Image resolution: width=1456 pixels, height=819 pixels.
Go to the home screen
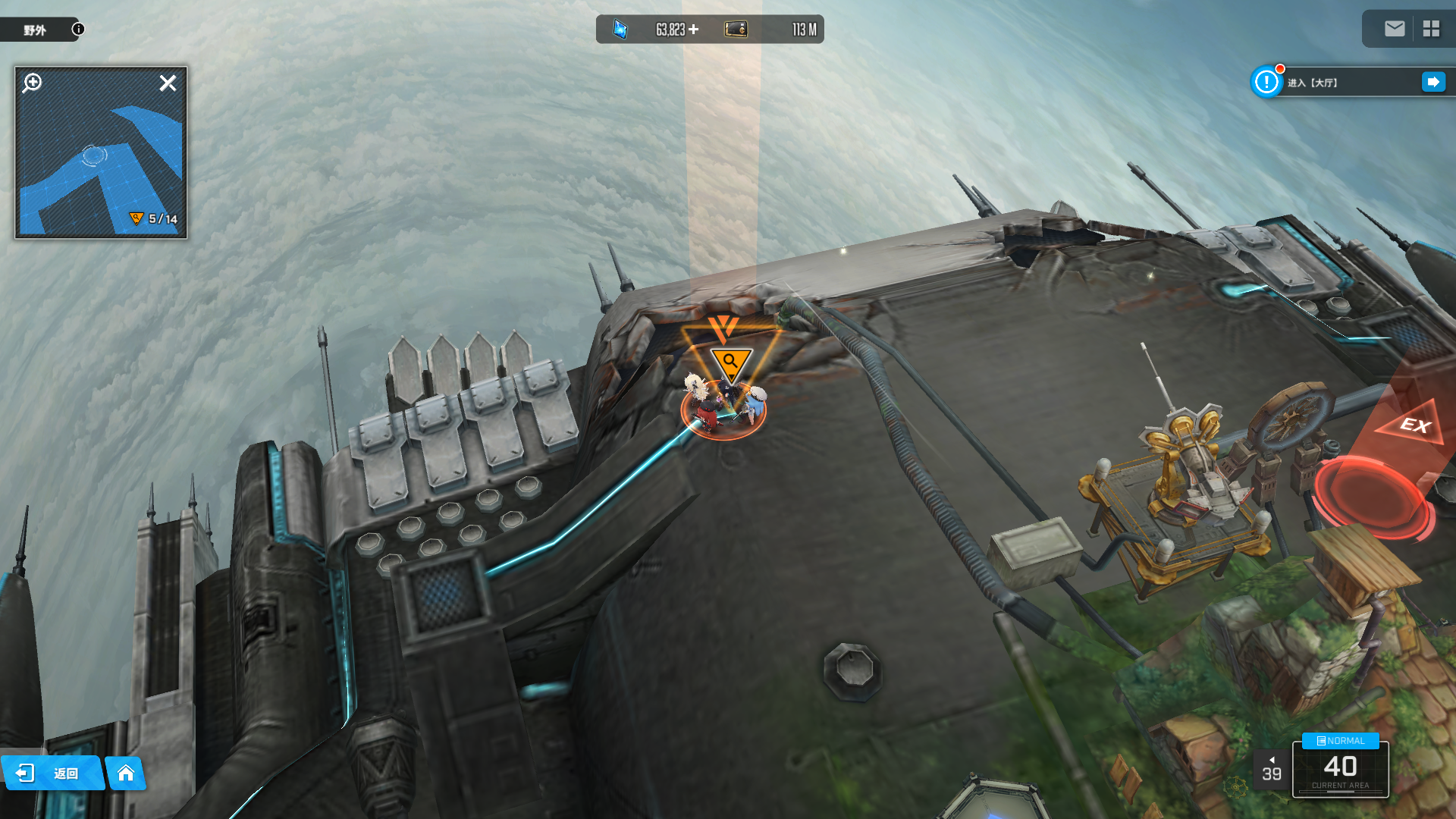(x=126, y=773)
